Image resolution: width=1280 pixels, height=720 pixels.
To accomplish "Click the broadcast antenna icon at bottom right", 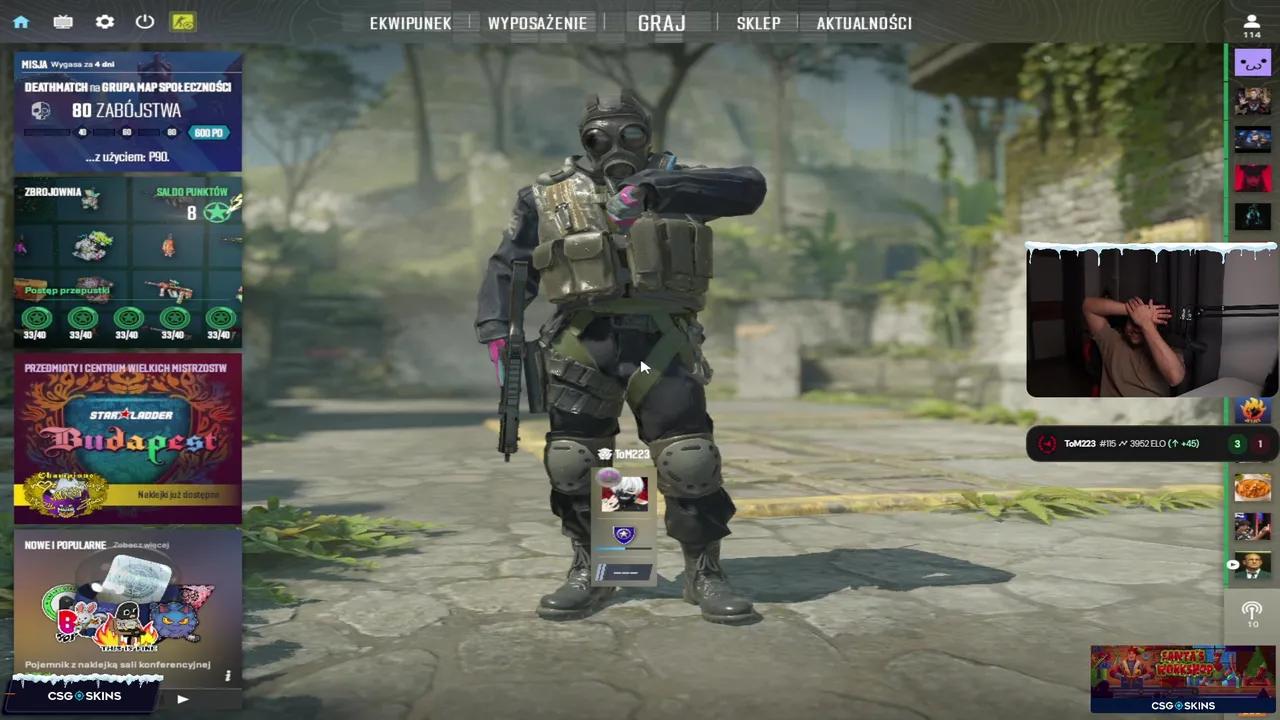I will [1252, 612].
